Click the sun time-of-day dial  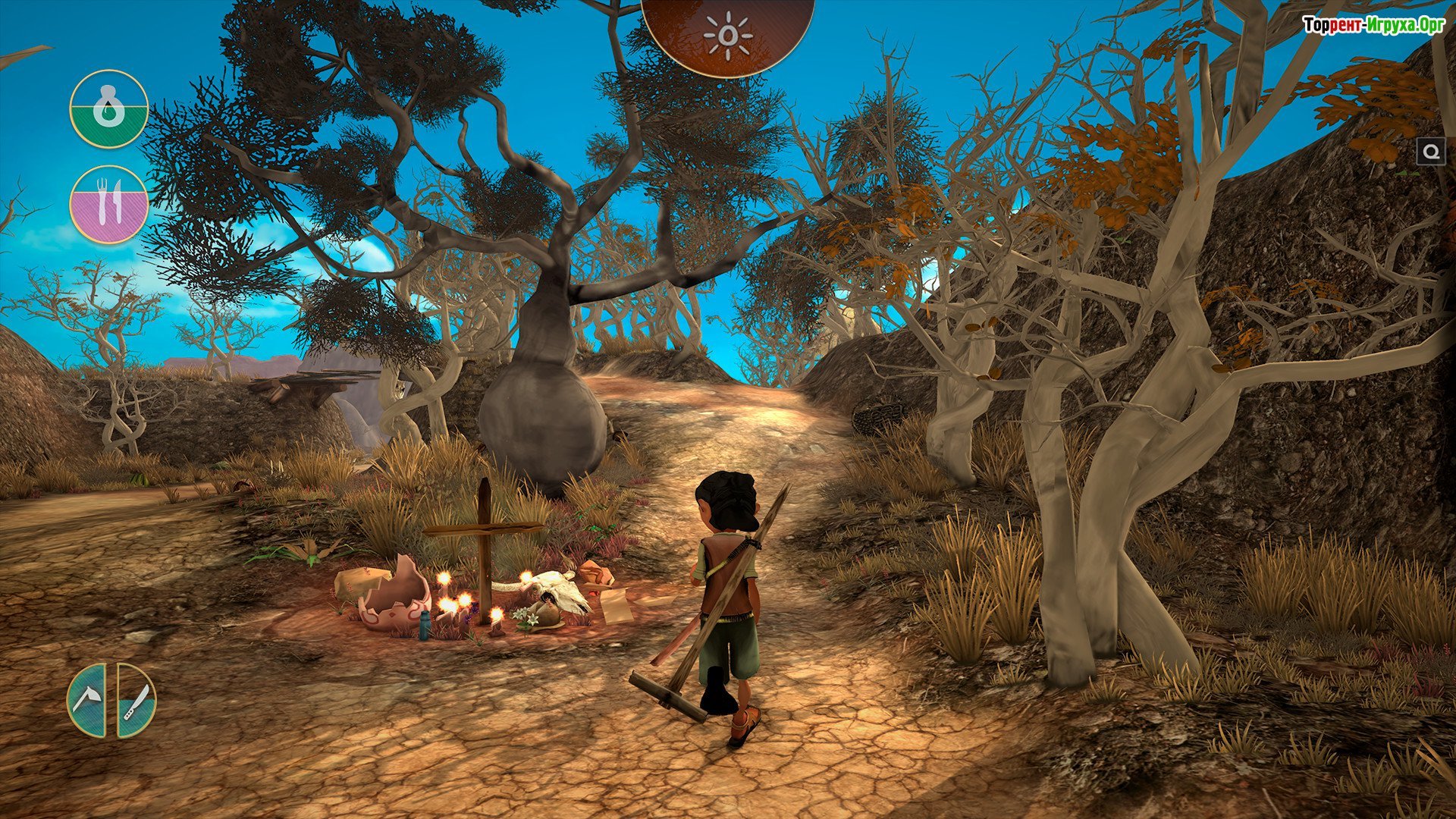(x=727, y=35)
